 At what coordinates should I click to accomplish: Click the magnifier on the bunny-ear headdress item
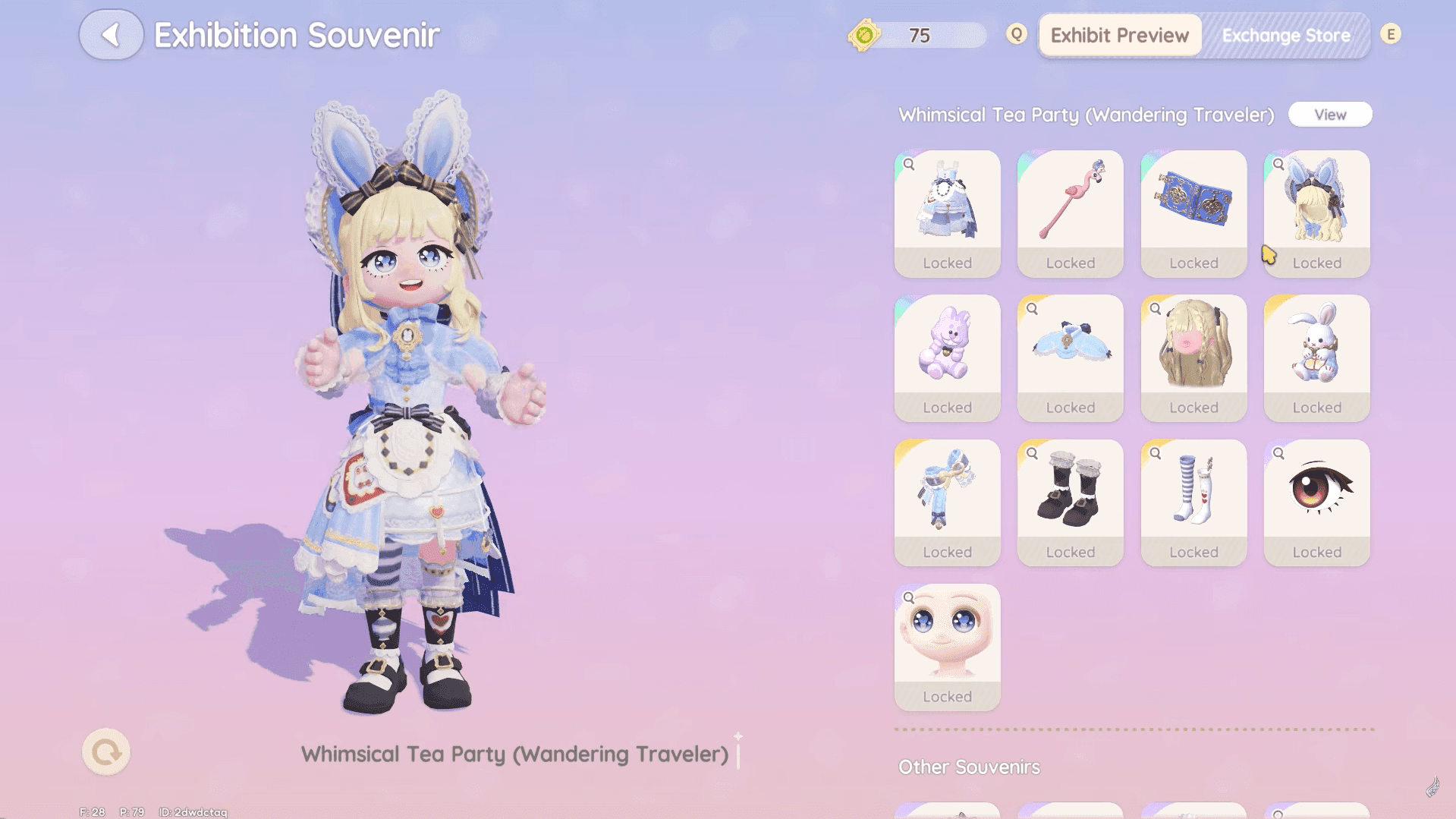[x=1279, y=164]
